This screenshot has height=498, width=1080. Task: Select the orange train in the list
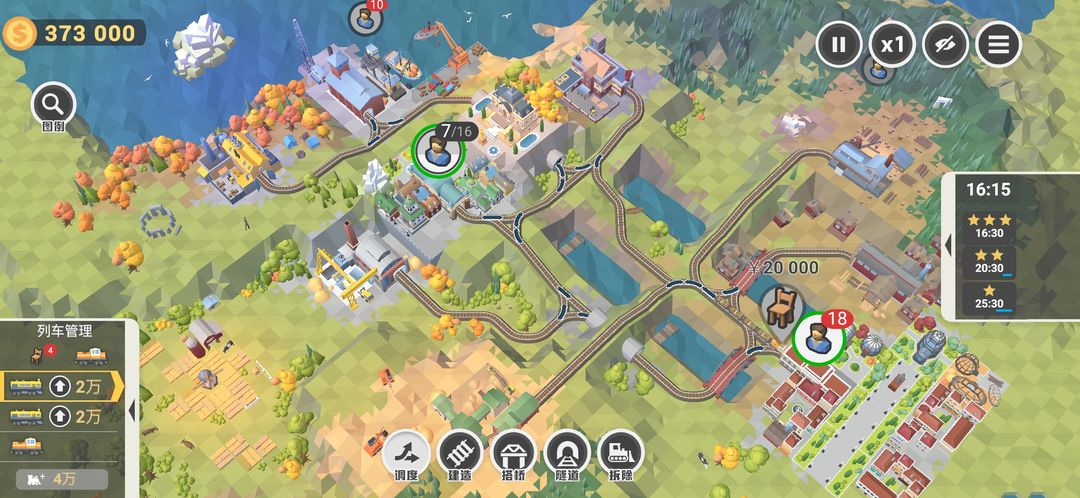click(27, 445)
